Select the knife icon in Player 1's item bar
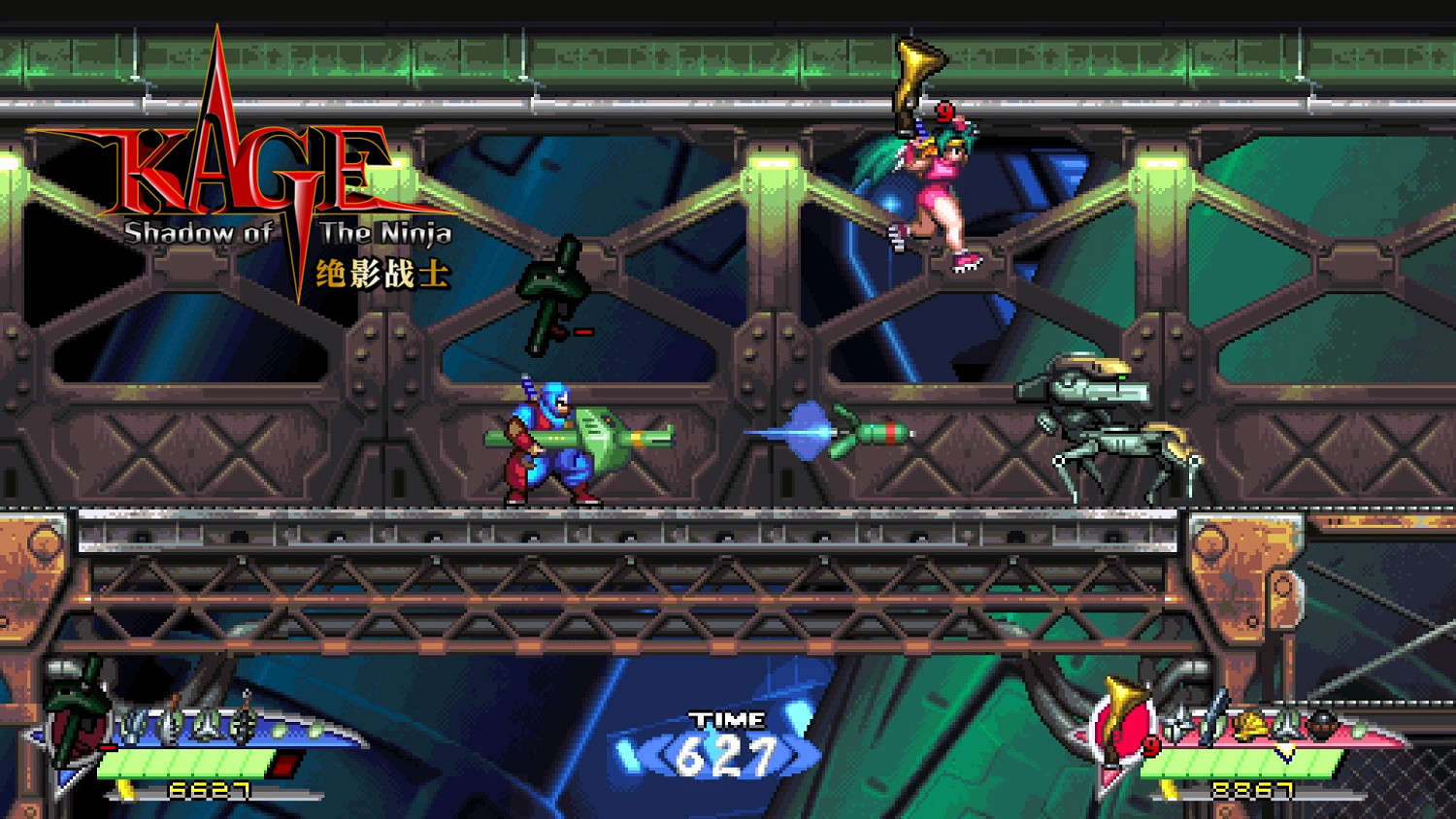 (172, 726)
